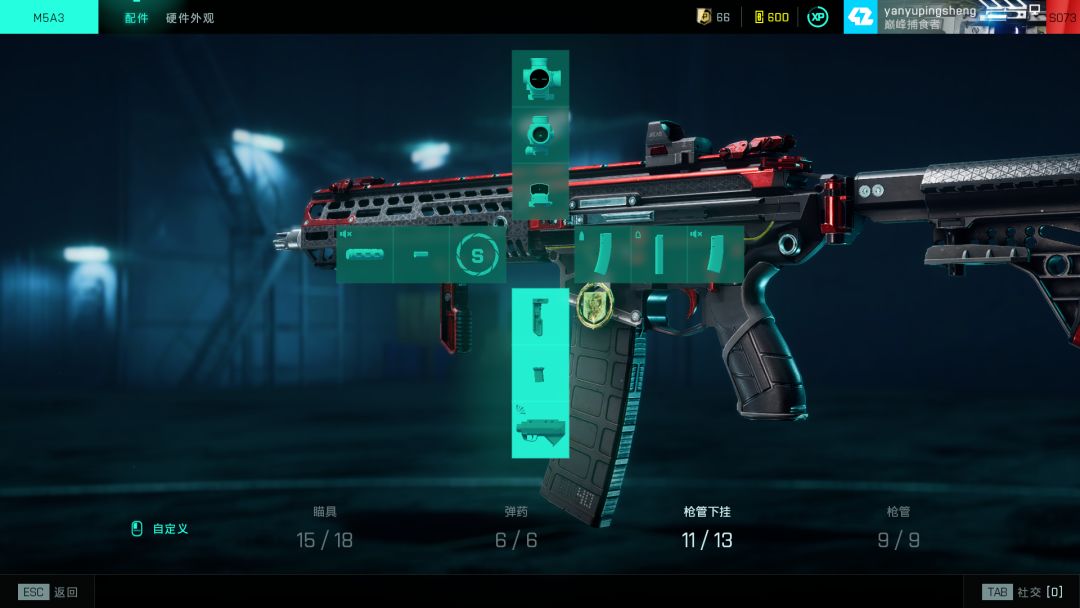Click the XP boost icon

click(818, 17)
